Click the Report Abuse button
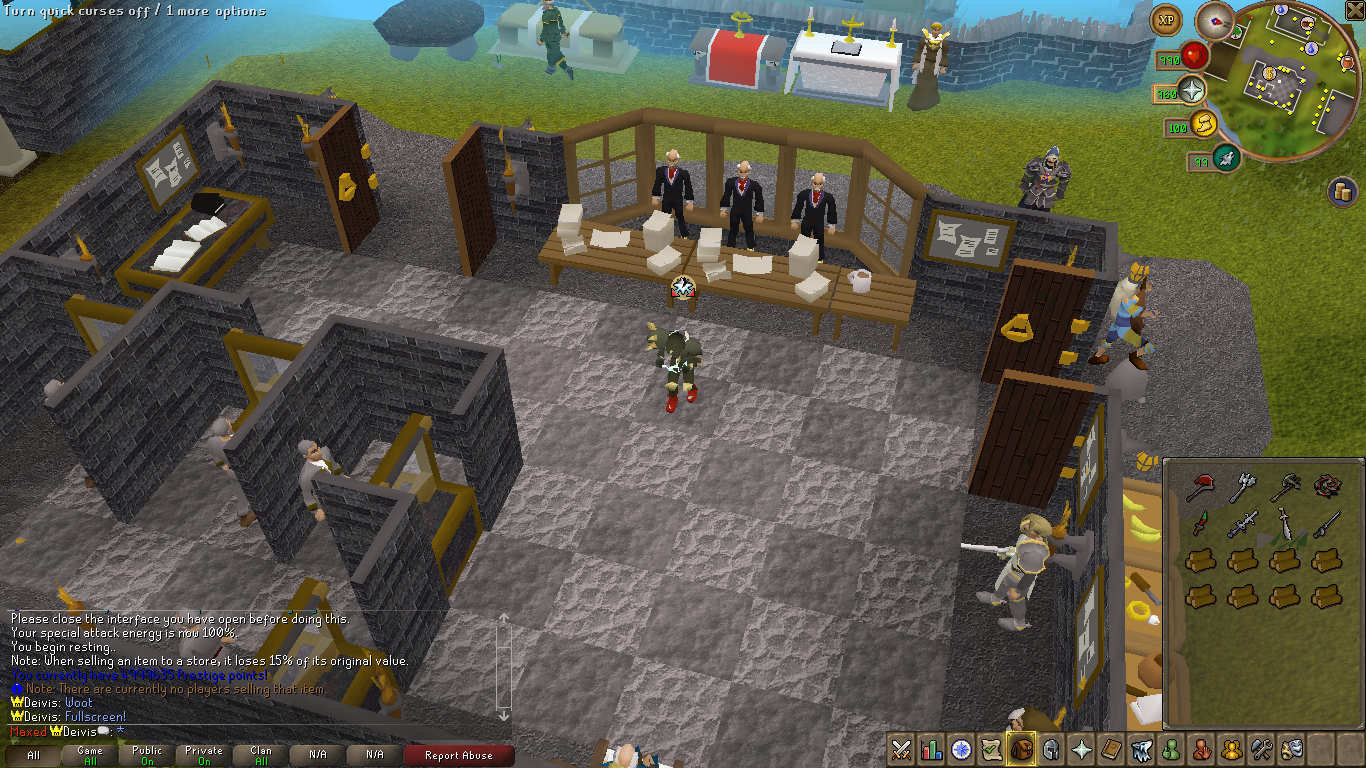Viewport: 1366px width, 768px height. point(459,756)
